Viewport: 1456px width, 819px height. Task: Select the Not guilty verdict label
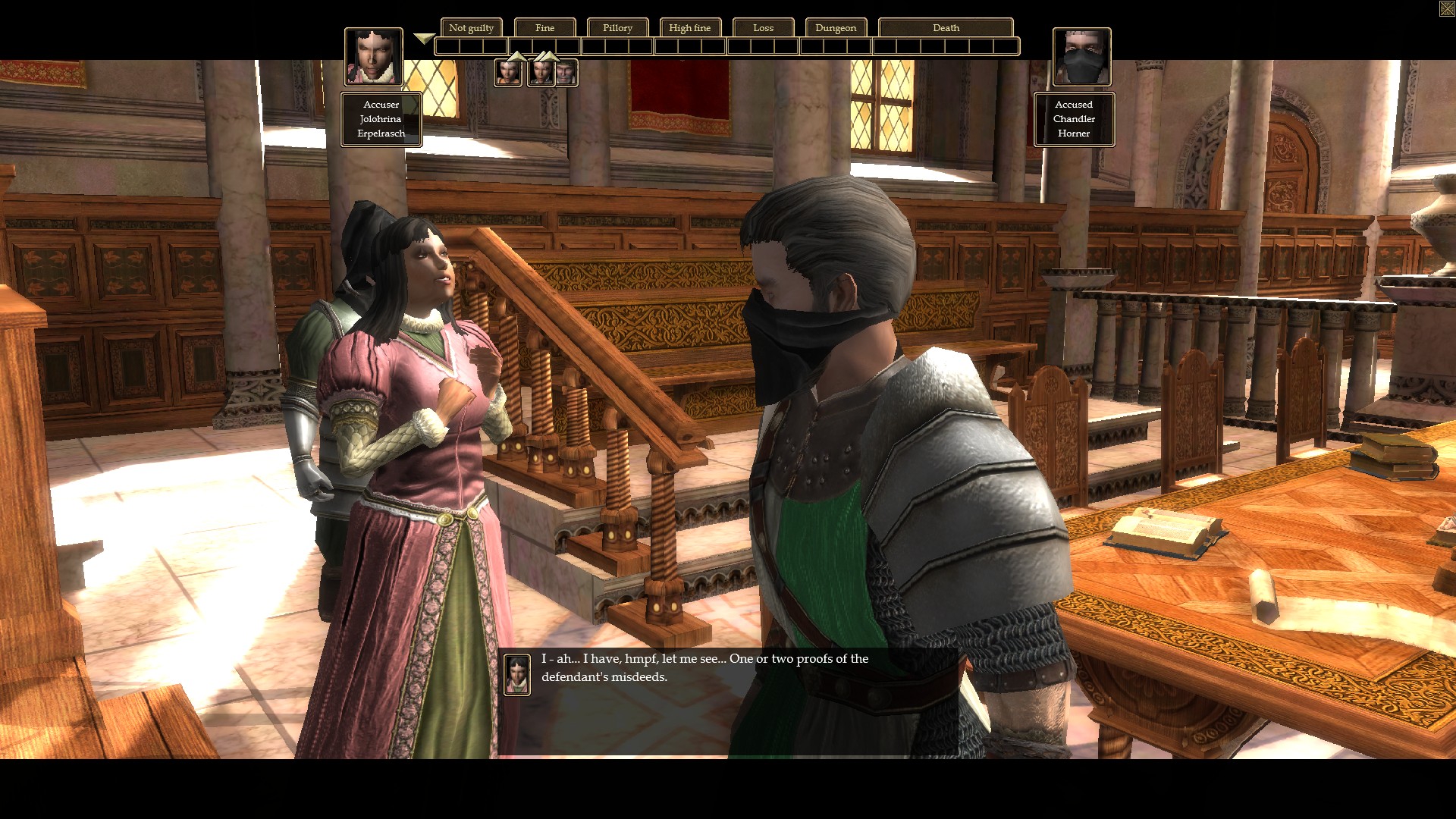click(471, 28)
